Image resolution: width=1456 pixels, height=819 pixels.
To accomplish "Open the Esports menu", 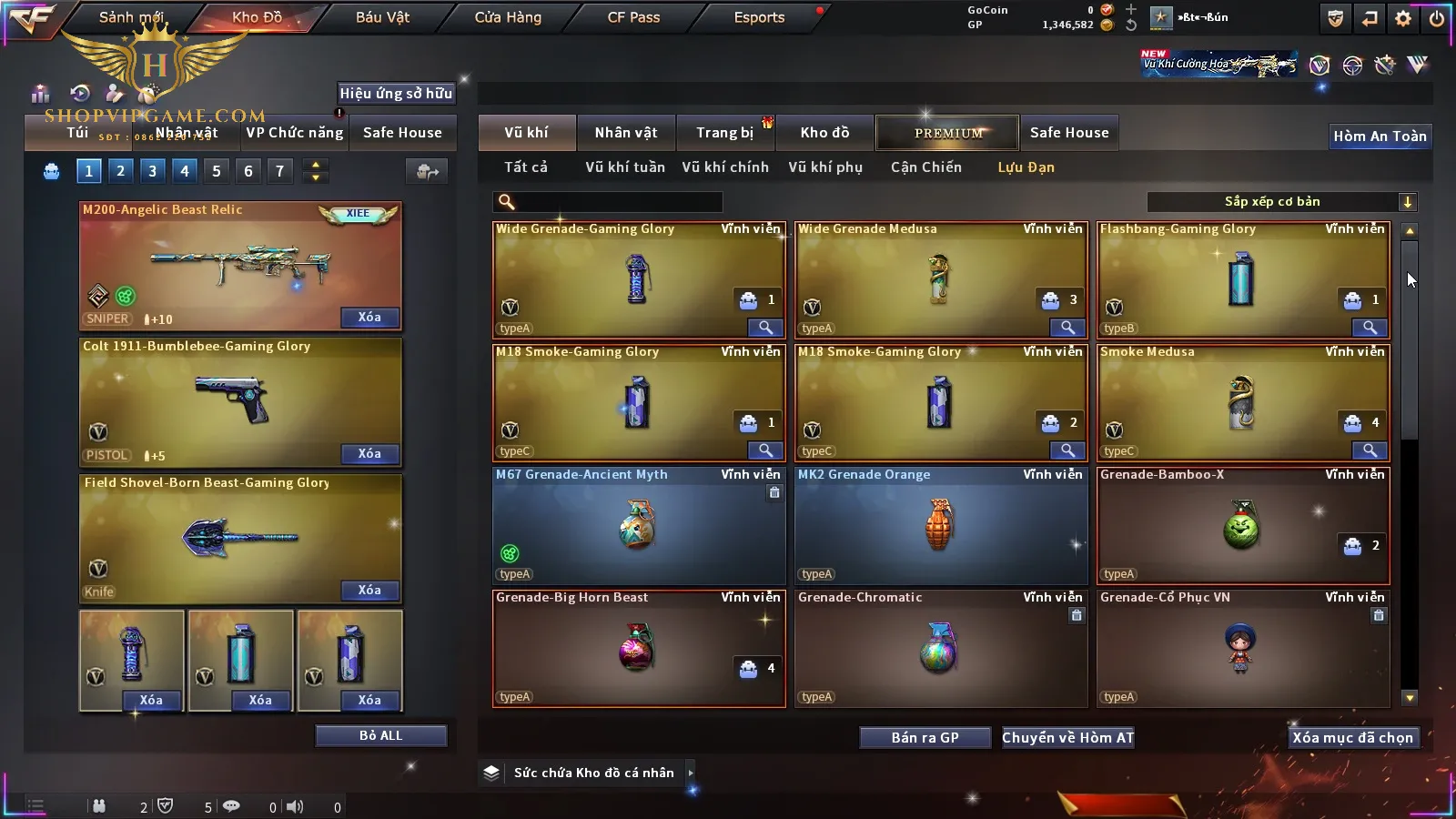I will pyautogui.click(x=759, y=17).
